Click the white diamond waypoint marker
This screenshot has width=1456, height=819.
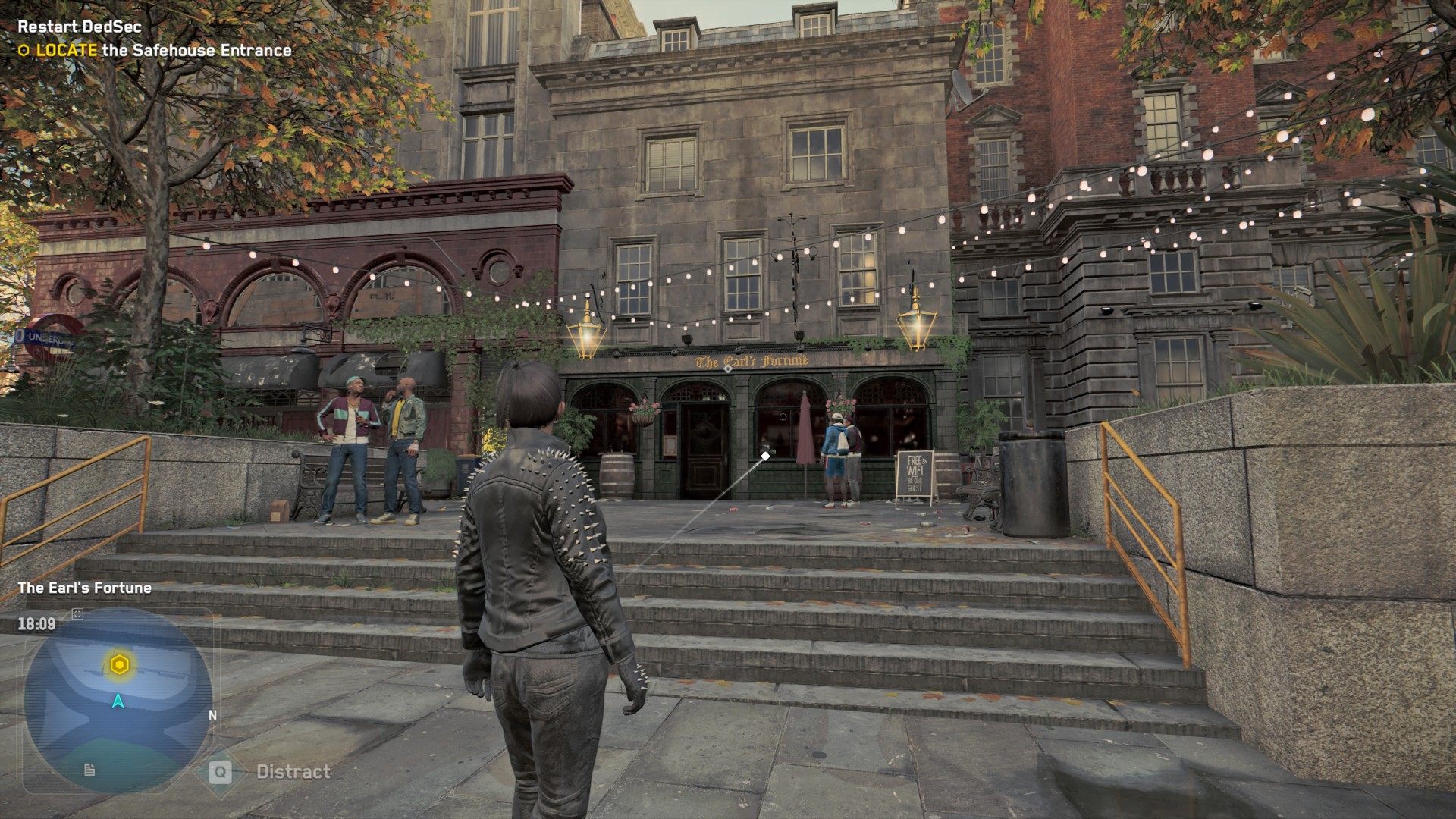click(766, 456)
